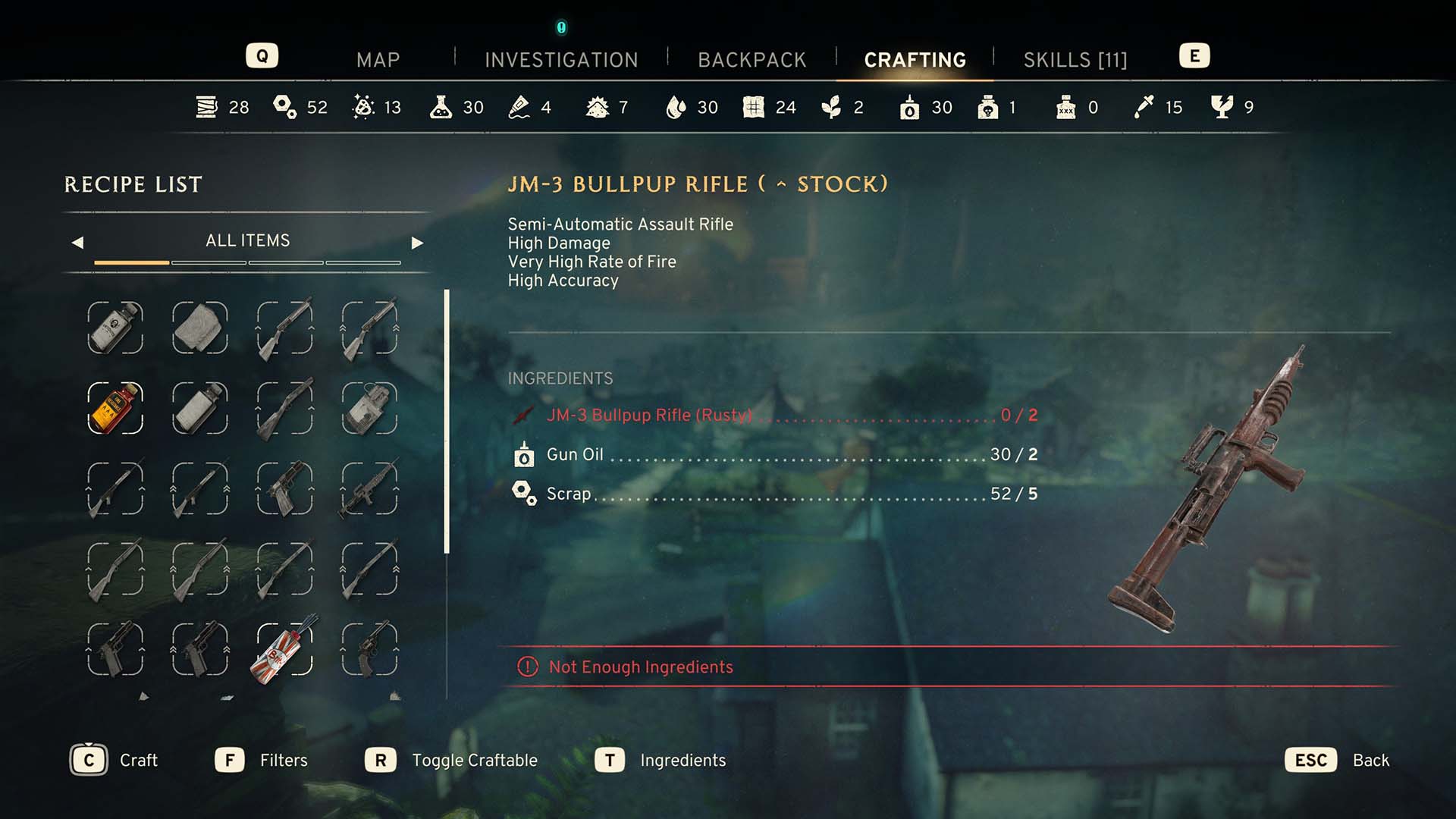
Task: Select the folded cloth bandage recipe
Action: coord(200,328)
